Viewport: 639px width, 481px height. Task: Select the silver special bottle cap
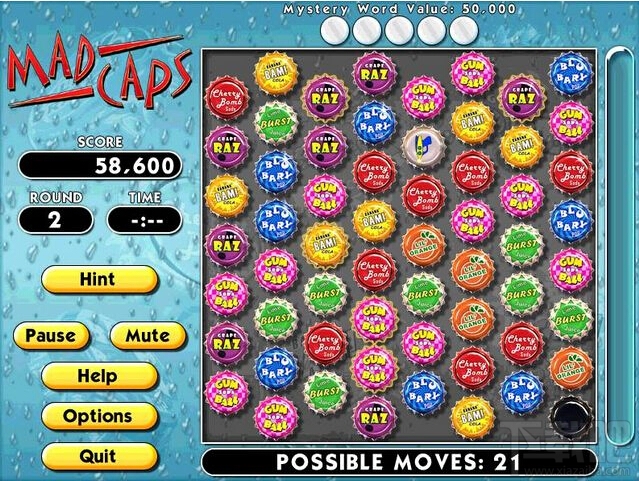pos(423,145)
